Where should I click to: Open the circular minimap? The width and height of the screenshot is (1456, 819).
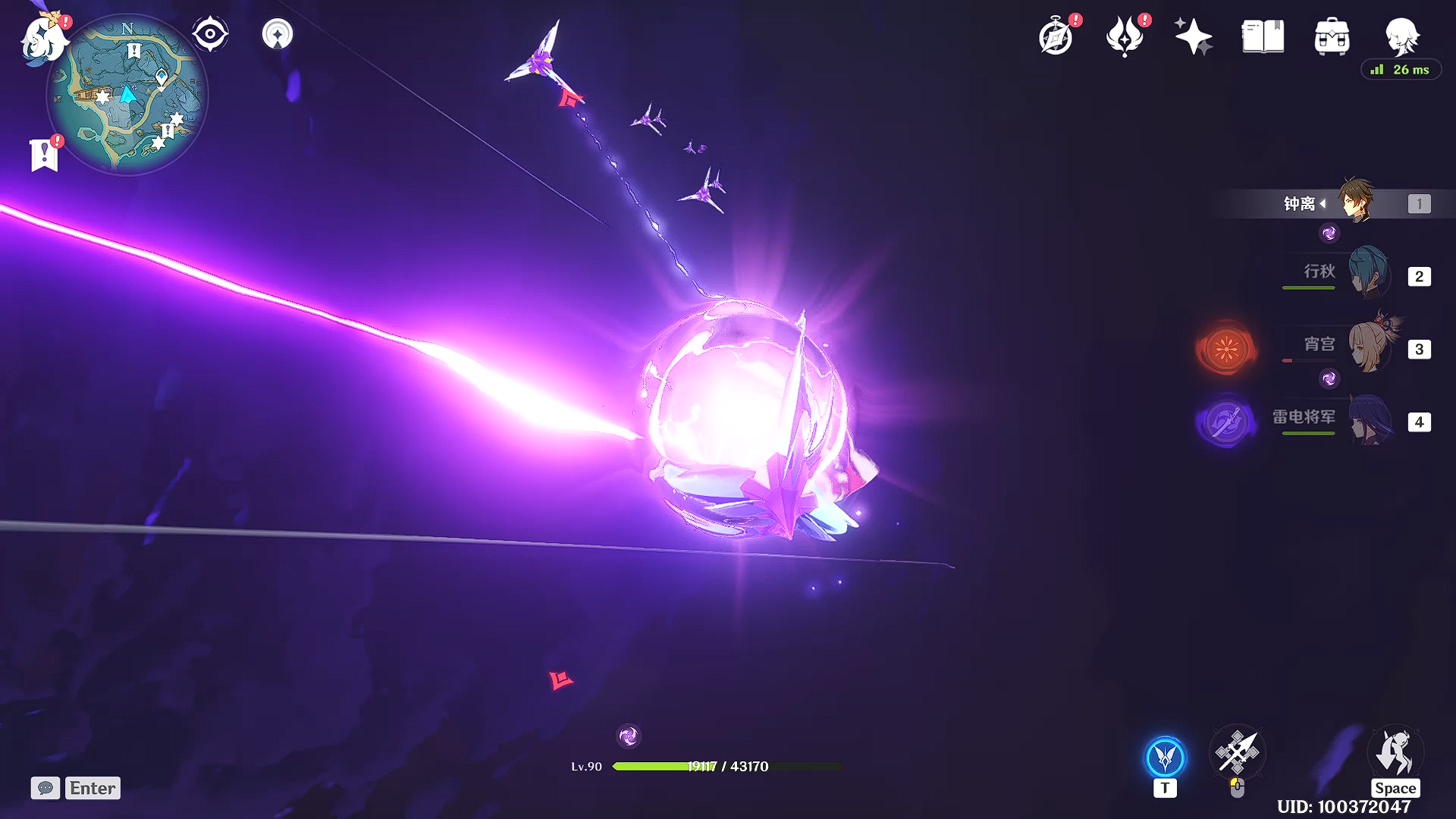127,96
